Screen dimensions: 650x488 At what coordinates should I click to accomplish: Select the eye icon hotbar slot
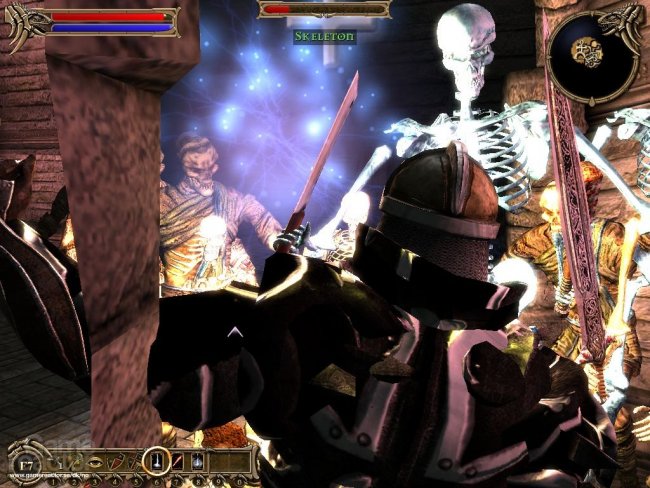coord(95,461)
